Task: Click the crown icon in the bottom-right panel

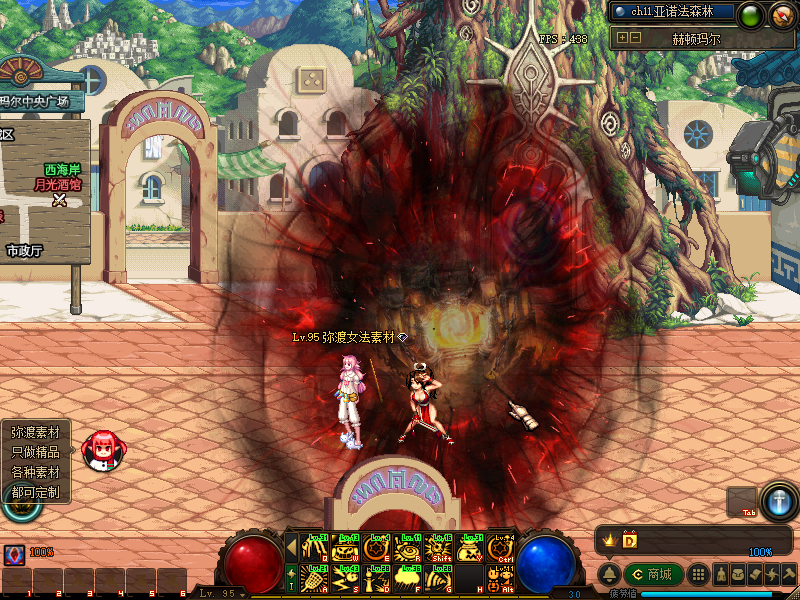Action: click(608, 540)
